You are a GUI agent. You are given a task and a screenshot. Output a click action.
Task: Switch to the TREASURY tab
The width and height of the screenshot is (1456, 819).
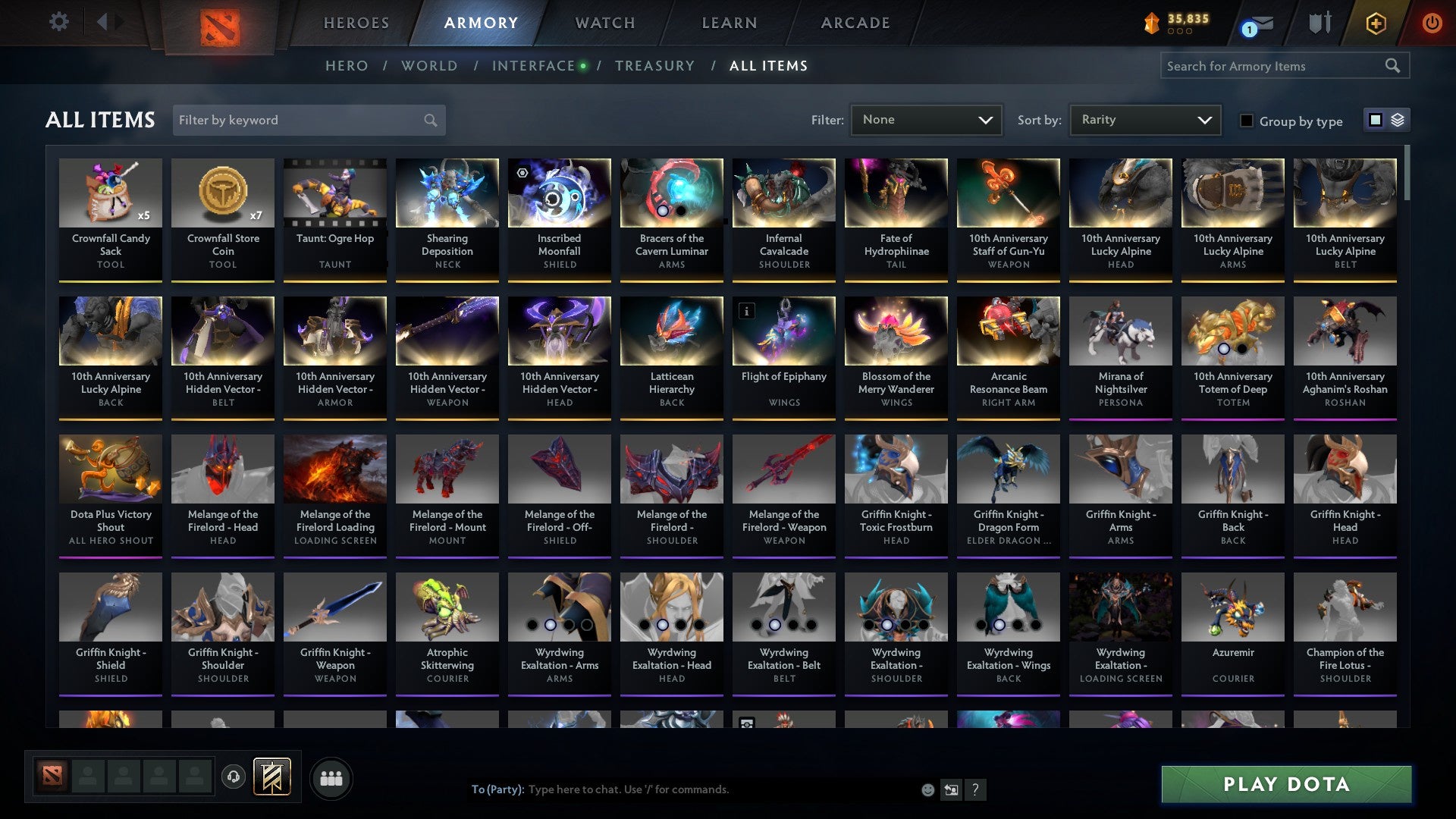point(655,65)
